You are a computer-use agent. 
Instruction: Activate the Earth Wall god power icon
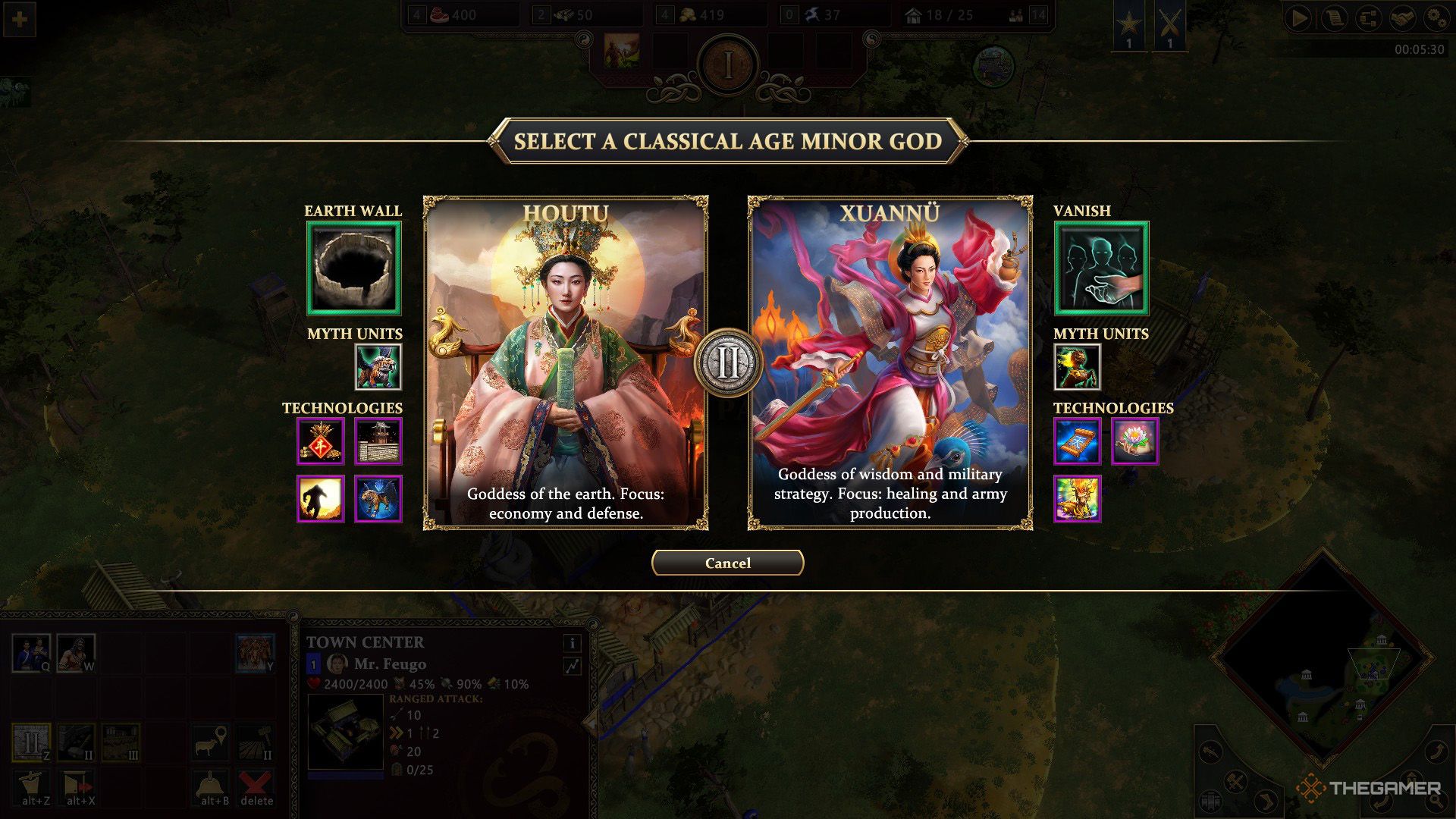(352, 268)
